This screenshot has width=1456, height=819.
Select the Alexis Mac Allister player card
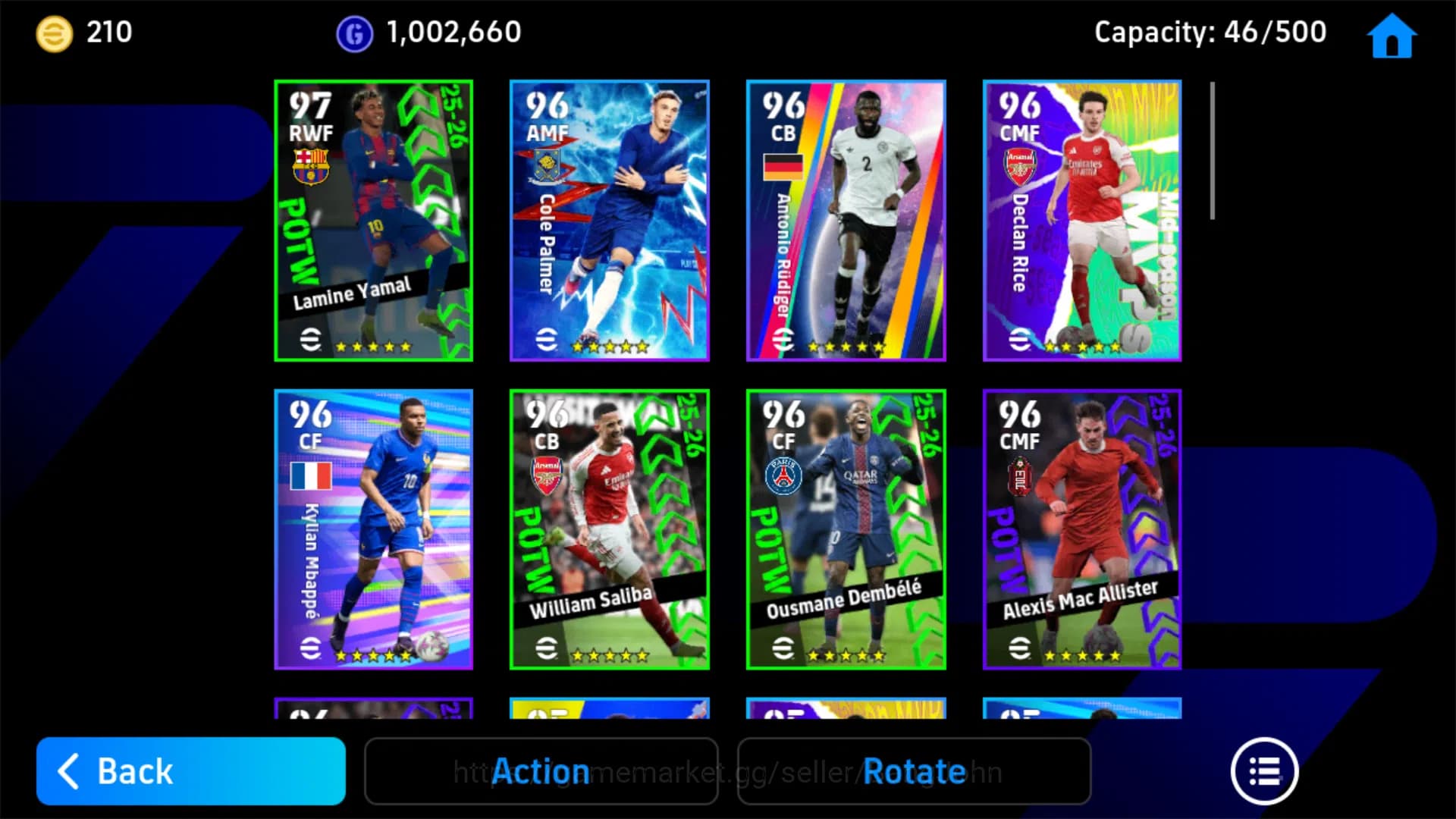[1082, 531]
